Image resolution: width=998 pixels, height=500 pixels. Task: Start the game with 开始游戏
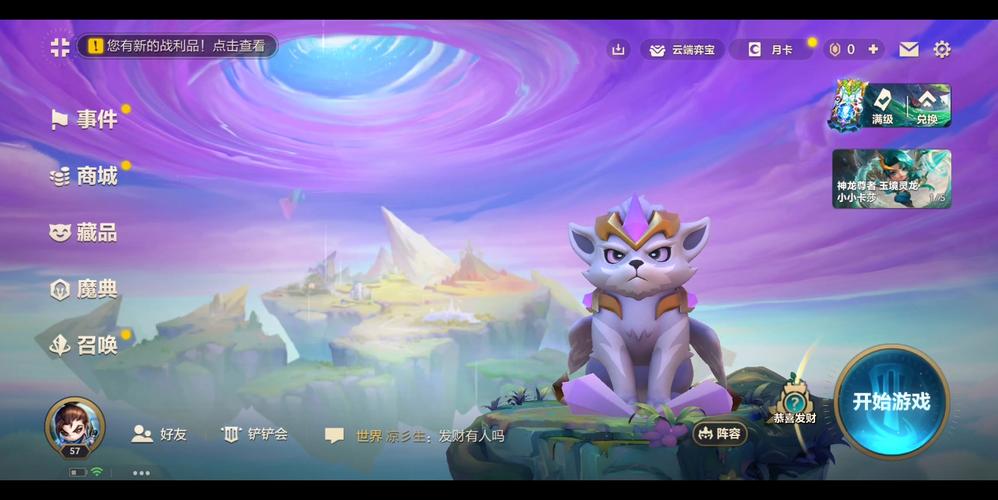(891, 401)
